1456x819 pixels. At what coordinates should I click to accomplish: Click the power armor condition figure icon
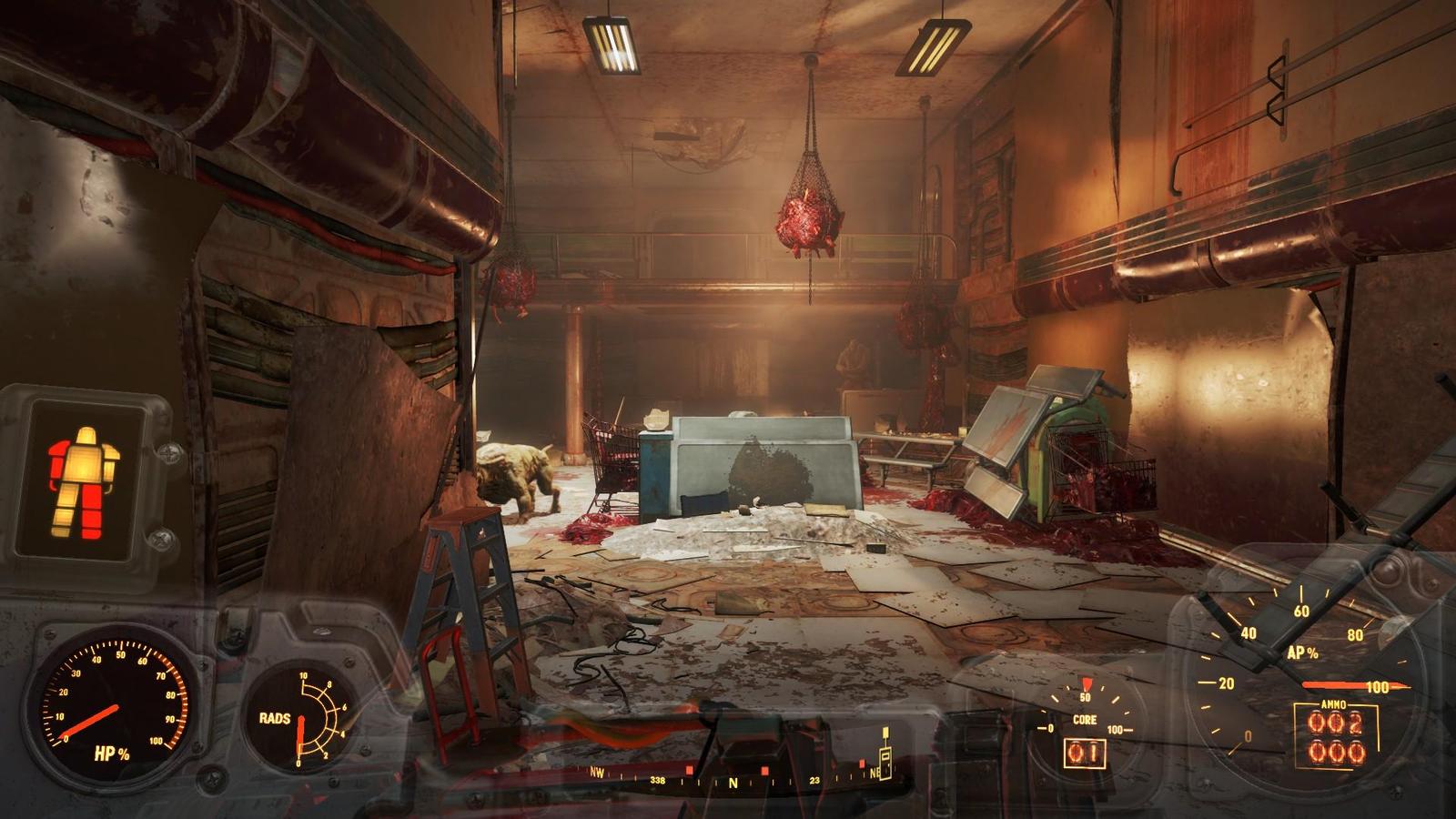[85, 480]
